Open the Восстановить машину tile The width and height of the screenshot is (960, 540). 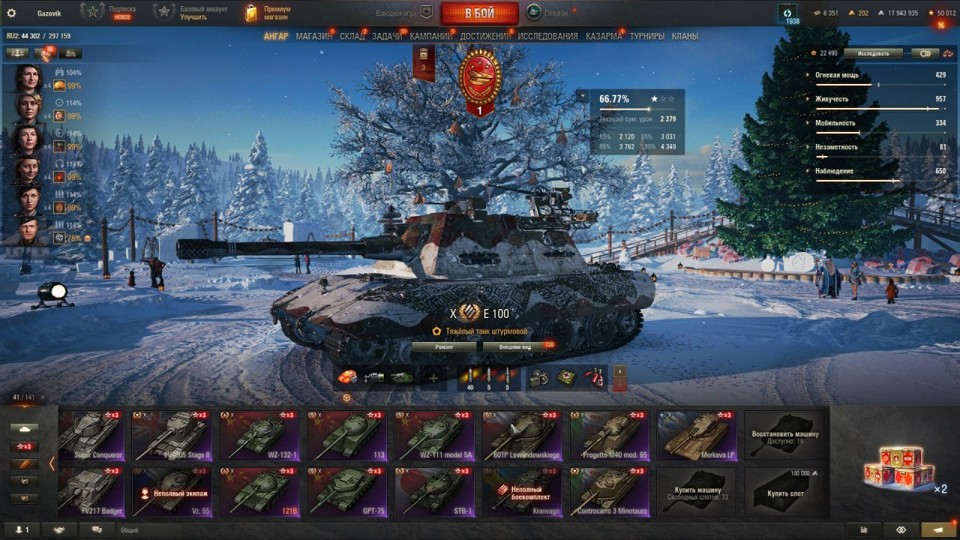tap(785, 435)
